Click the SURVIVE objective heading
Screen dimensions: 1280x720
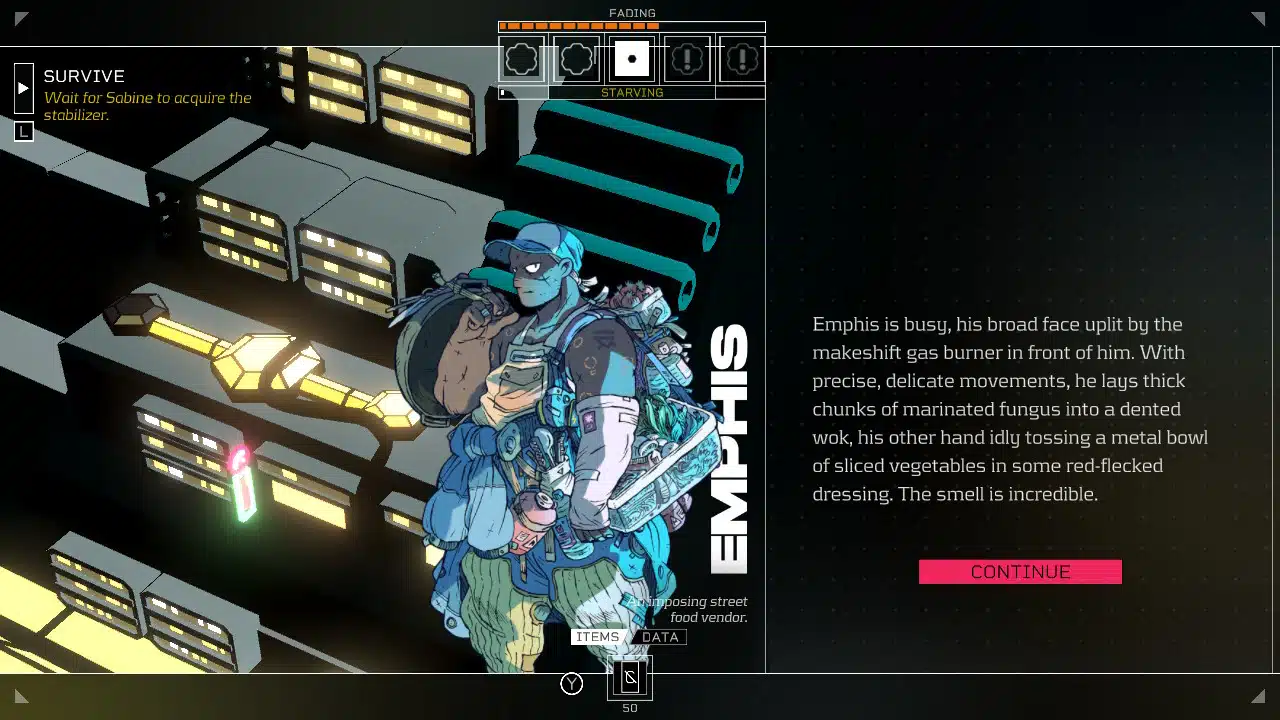pyautogui.click(x=83, y=76)
